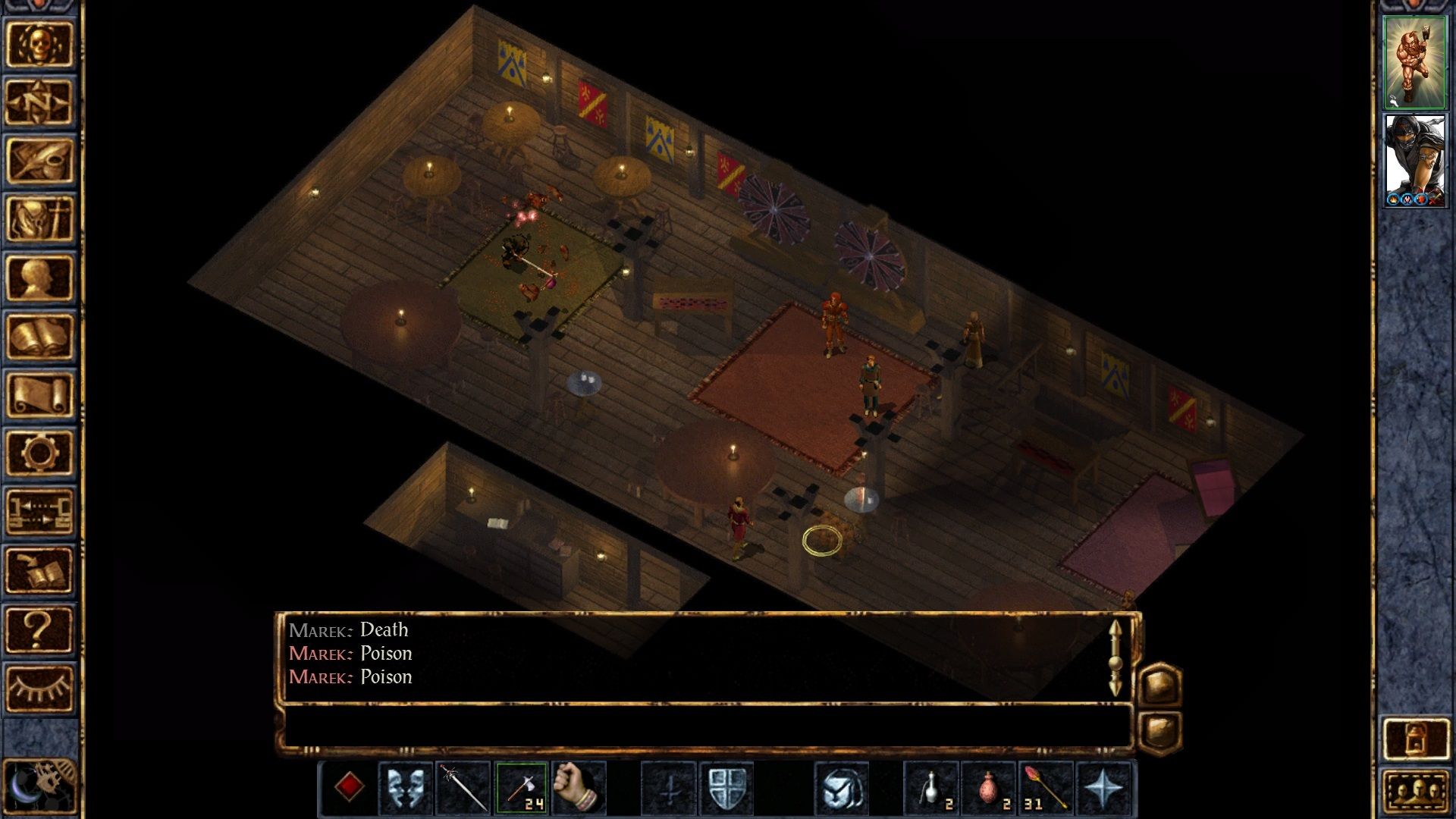Use the wand quick item slot
Screen dimensions: 1456x819
tap(1046, 788)
